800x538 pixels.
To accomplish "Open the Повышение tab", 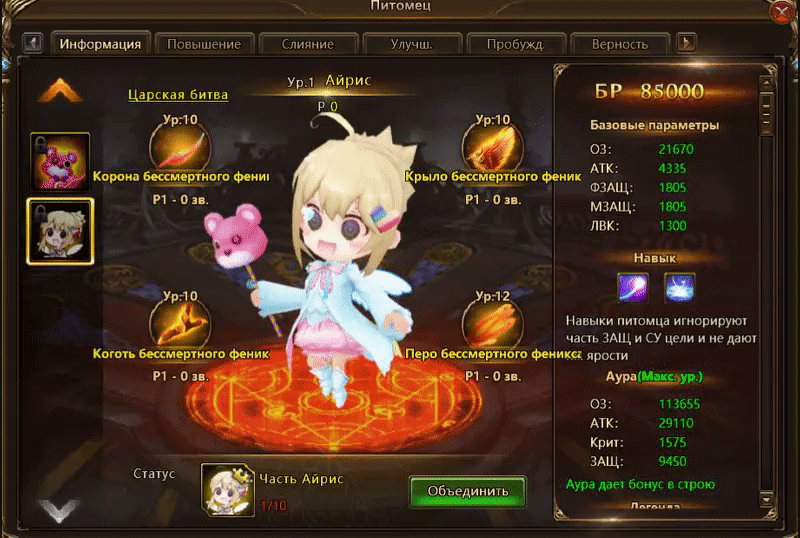I will click(x=204, y=44).
